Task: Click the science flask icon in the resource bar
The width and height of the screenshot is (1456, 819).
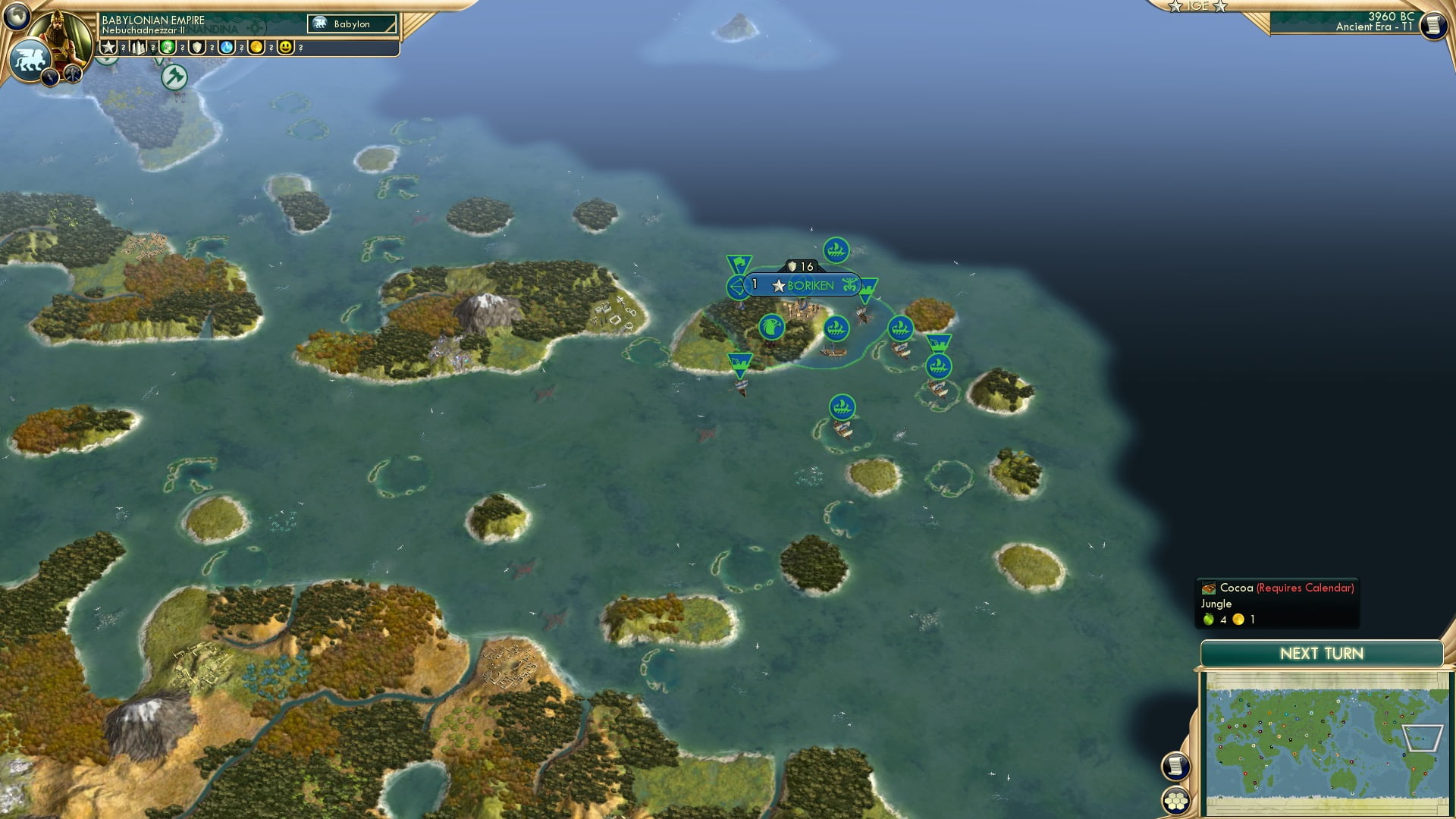Action: point(227,47)
